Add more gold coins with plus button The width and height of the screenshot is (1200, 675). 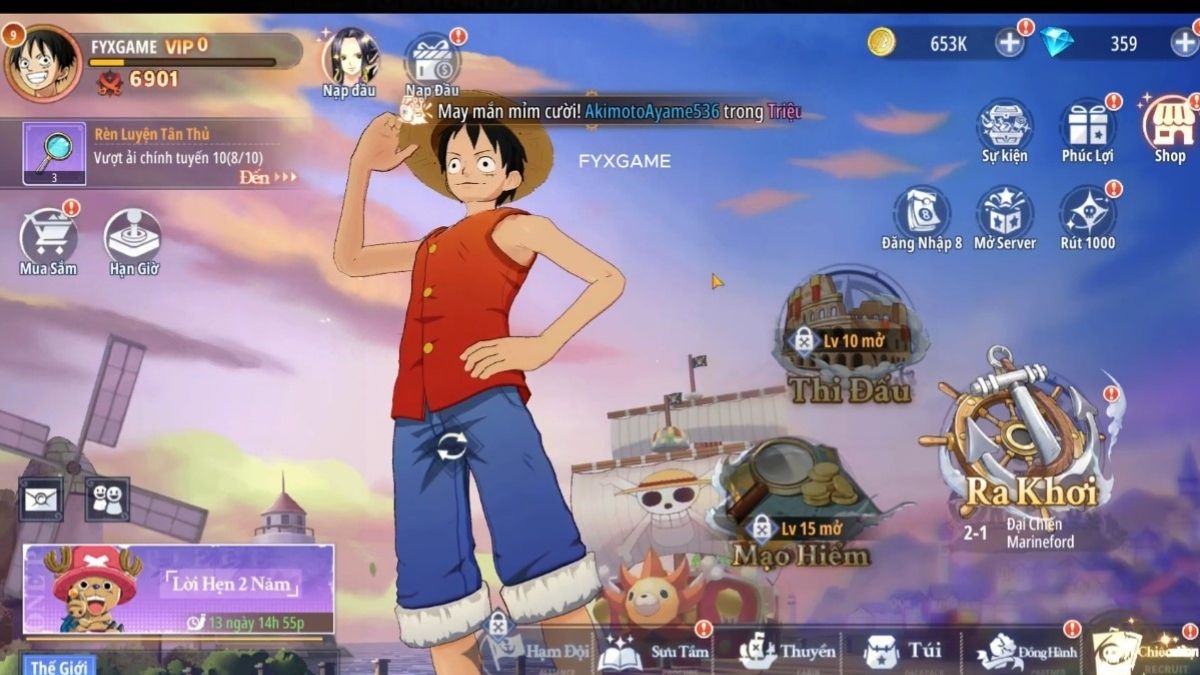(1010, 43)
